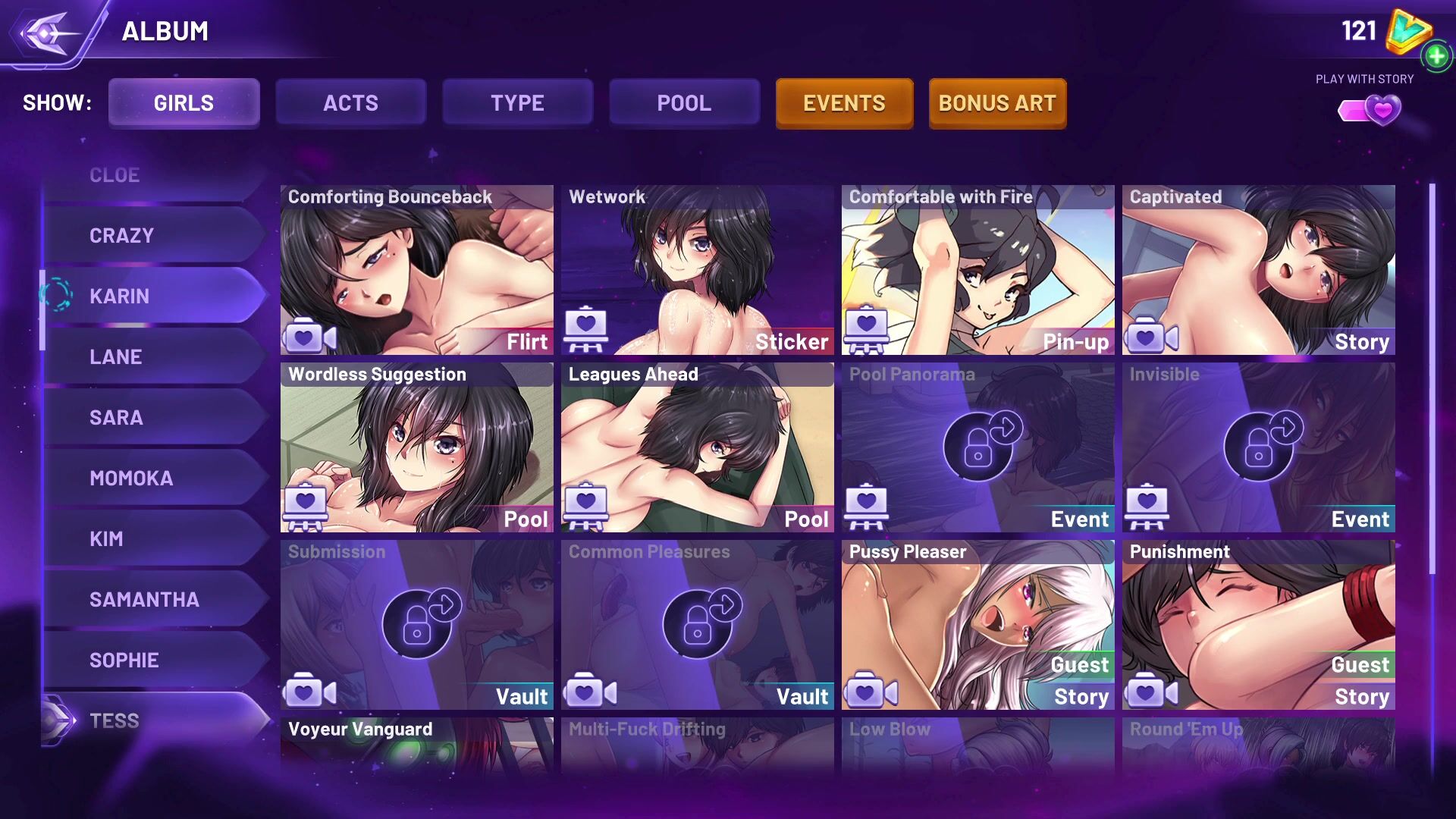
Task: Go back using the arrow button
Action: coord(47,33)
